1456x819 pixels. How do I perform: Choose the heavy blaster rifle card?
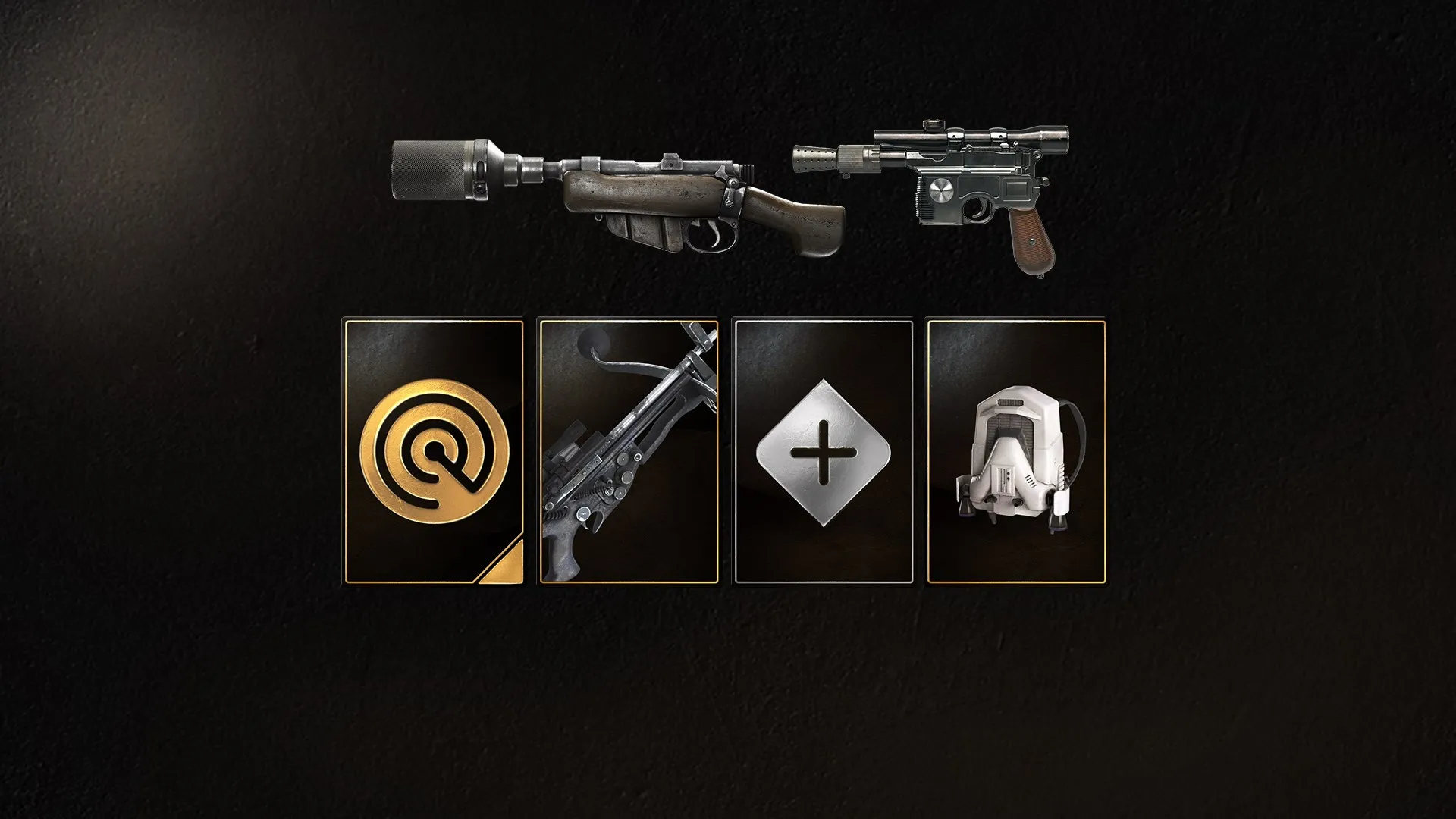point(628,452)
